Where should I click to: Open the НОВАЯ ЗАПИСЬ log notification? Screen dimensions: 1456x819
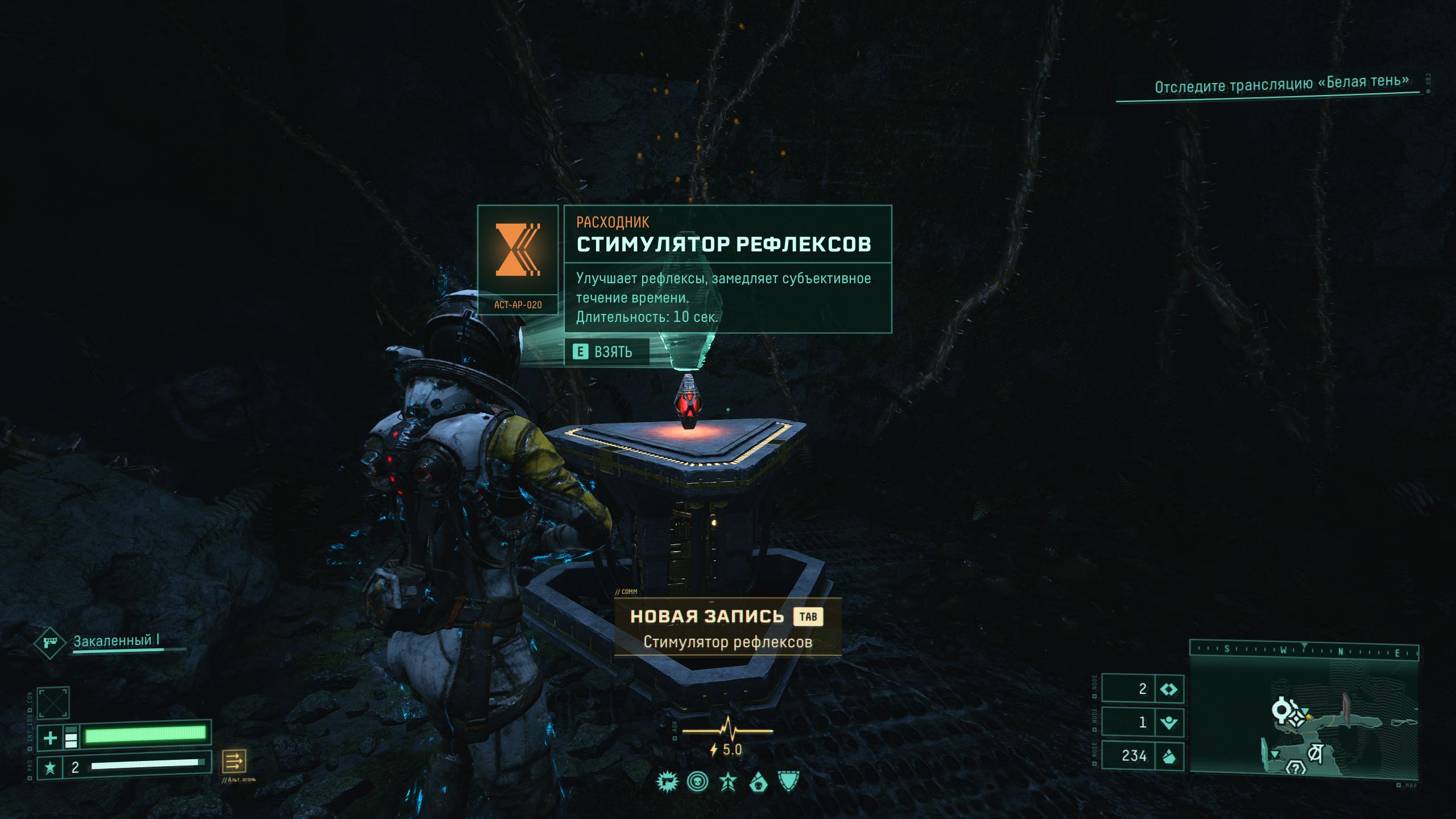click(x=727, y=627)
